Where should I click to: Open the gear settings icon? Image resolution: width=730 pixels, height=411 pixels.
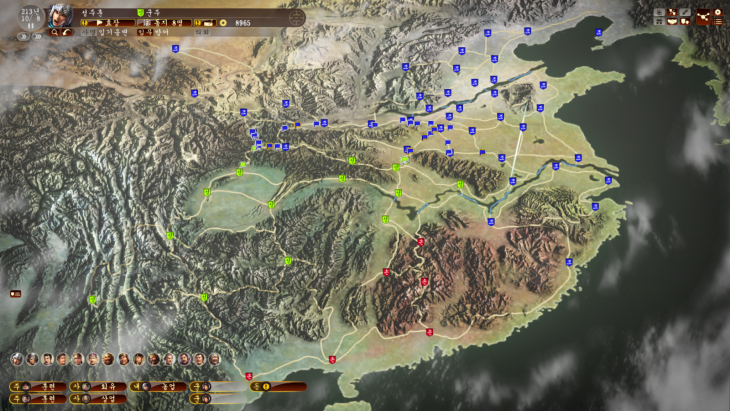718,12
